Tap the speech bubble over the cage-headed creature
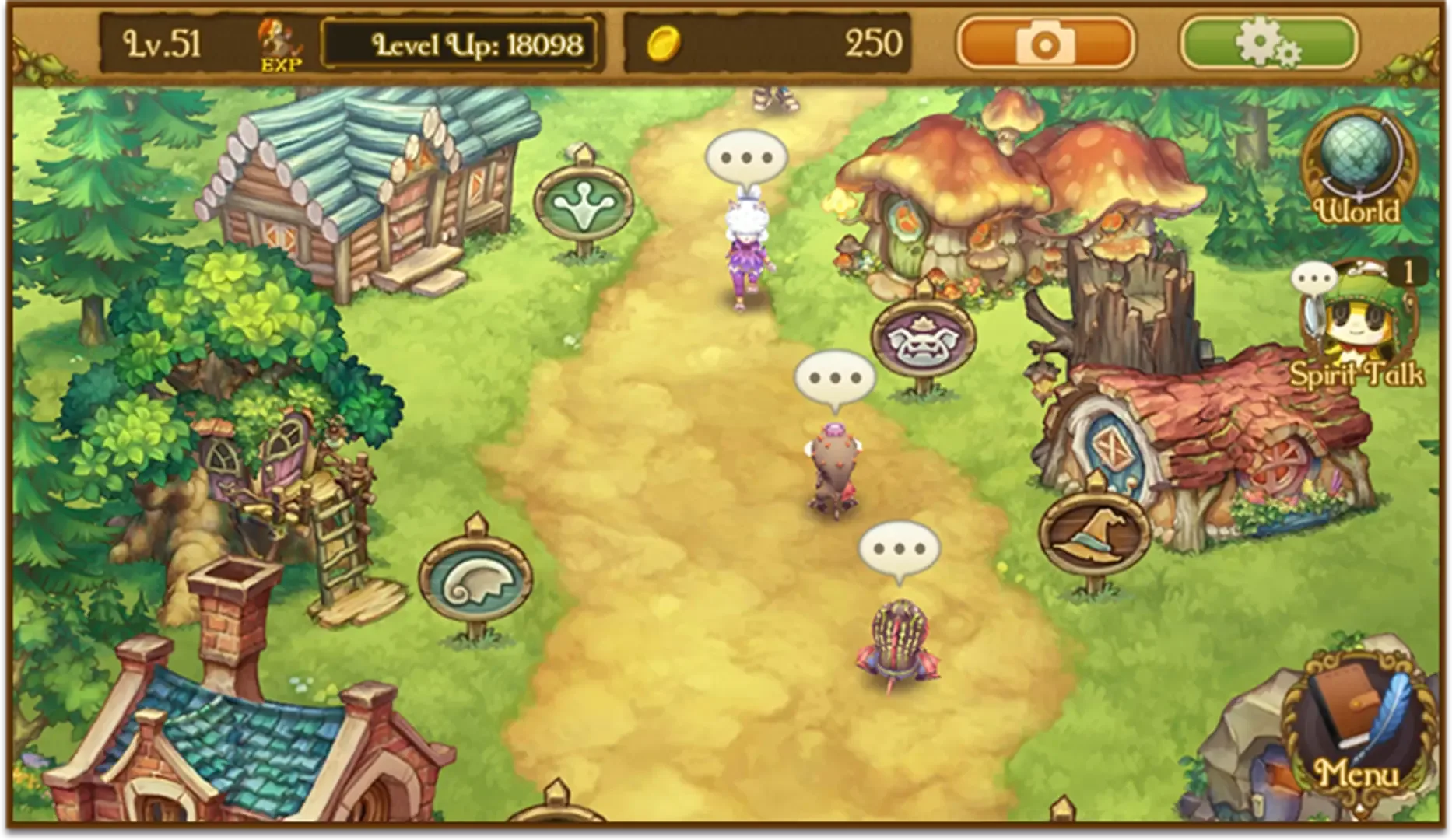This screenshot has width=1452, height=840. click(899, 549)
